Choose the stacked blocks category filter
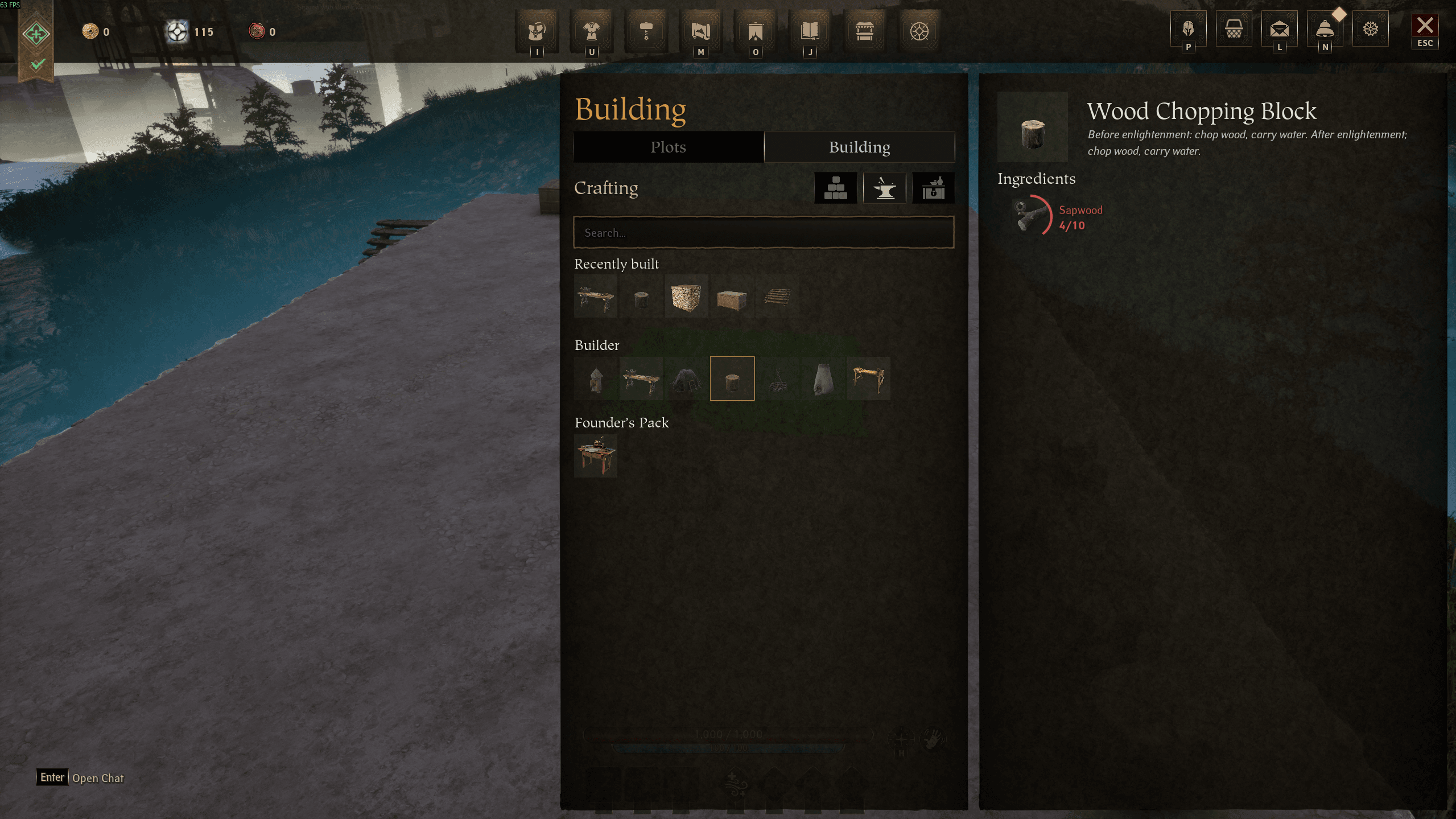This screenshot has width=1456, height=819. (x=835, y=188)
